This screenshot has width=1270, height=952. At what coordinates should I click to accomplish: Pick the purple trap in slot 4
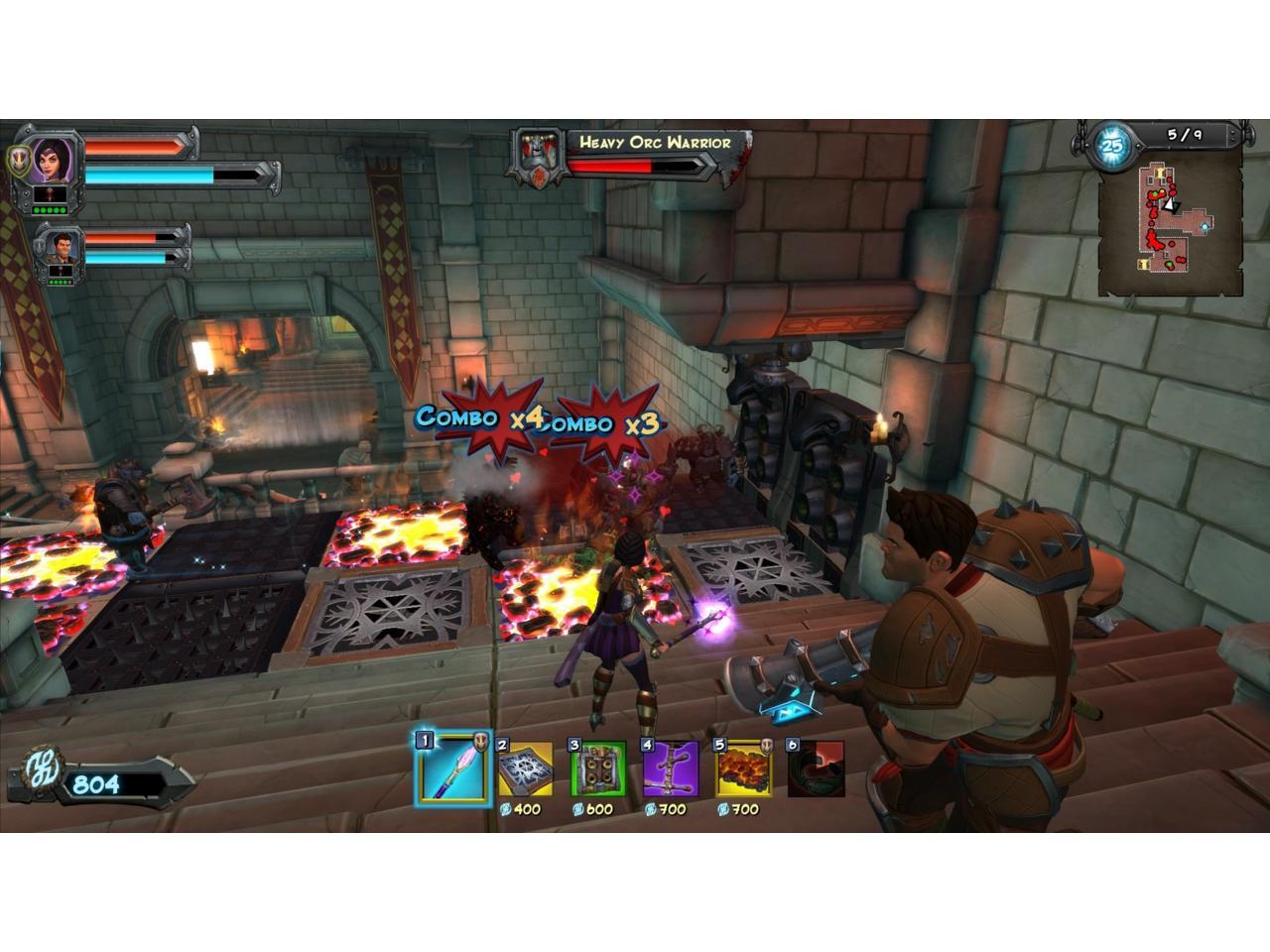[x=671, y=770]
